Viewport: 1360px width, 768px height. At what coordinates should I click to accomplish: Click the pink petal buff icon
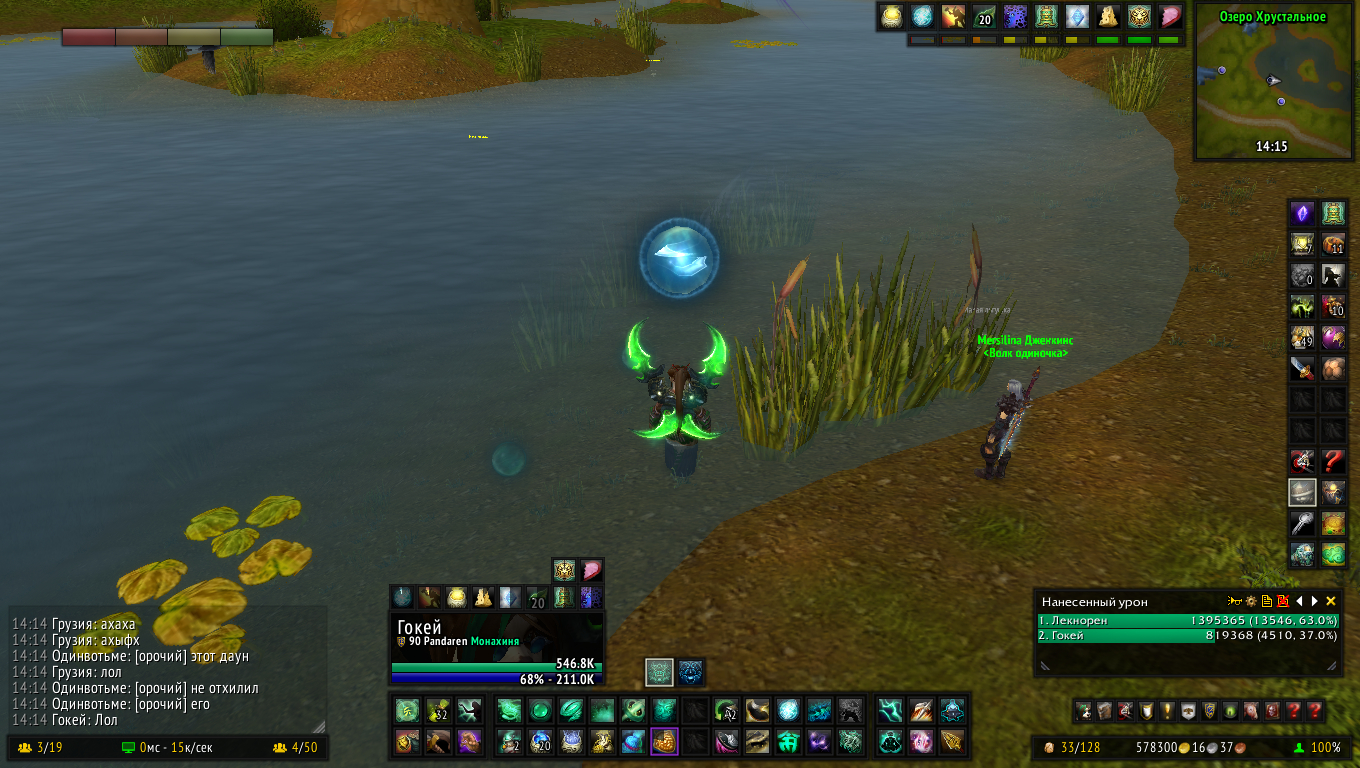[x=1169, y=16]
